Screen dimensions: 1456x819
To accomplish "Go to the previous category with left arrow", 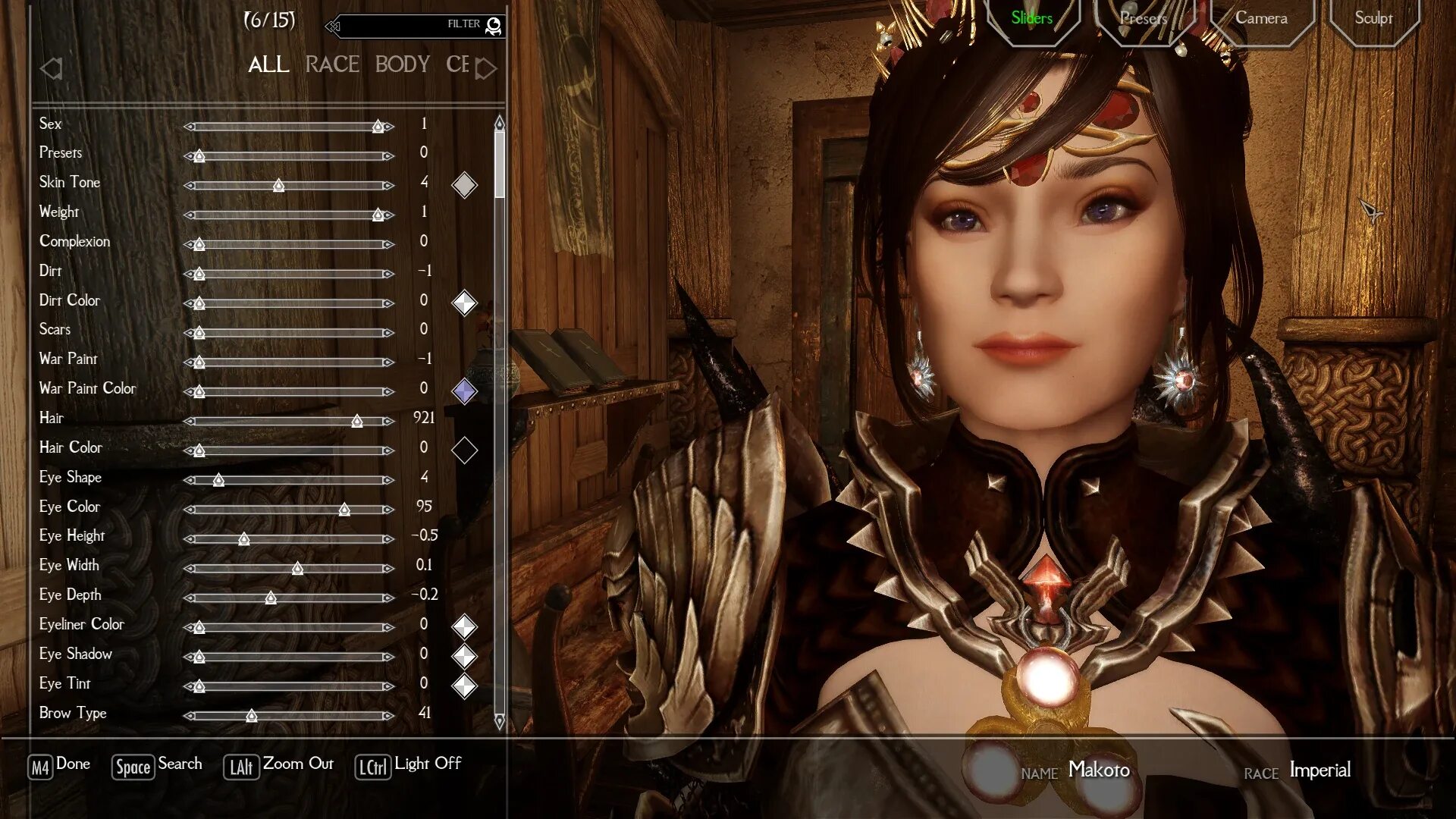I will (x=51, y=69).
